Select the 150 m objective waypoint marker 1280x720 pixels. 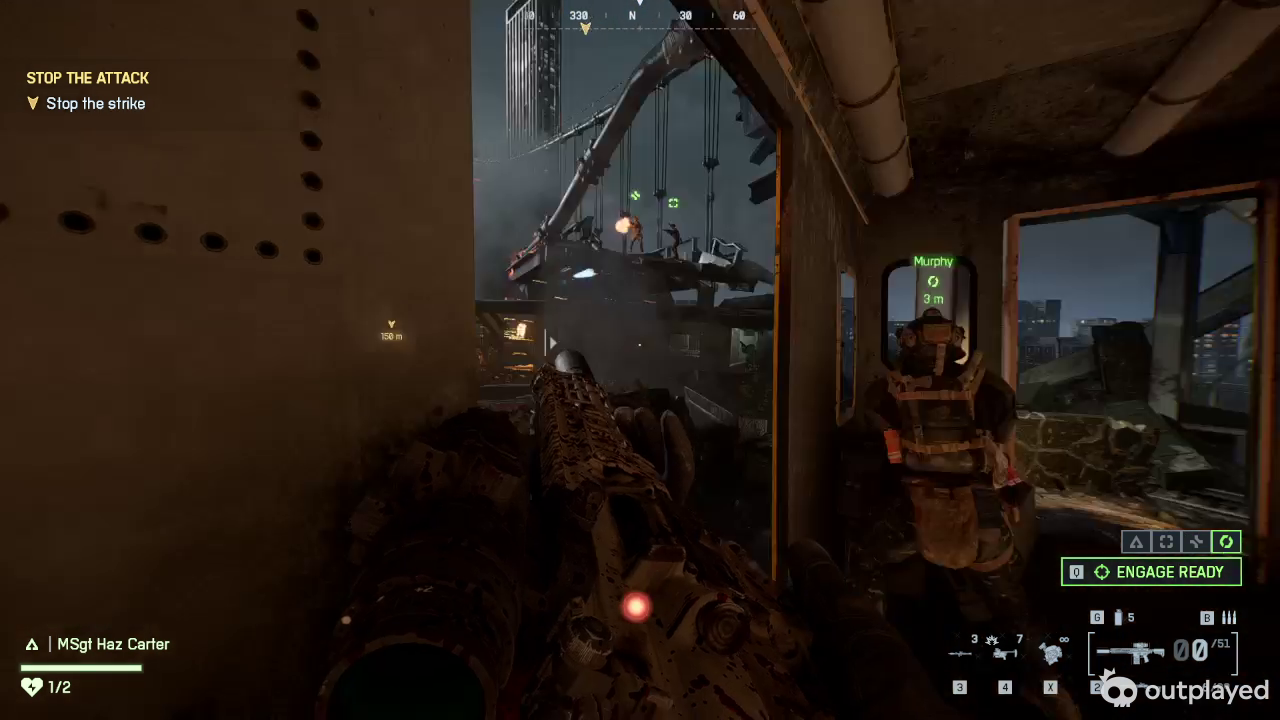click(391, 330)
